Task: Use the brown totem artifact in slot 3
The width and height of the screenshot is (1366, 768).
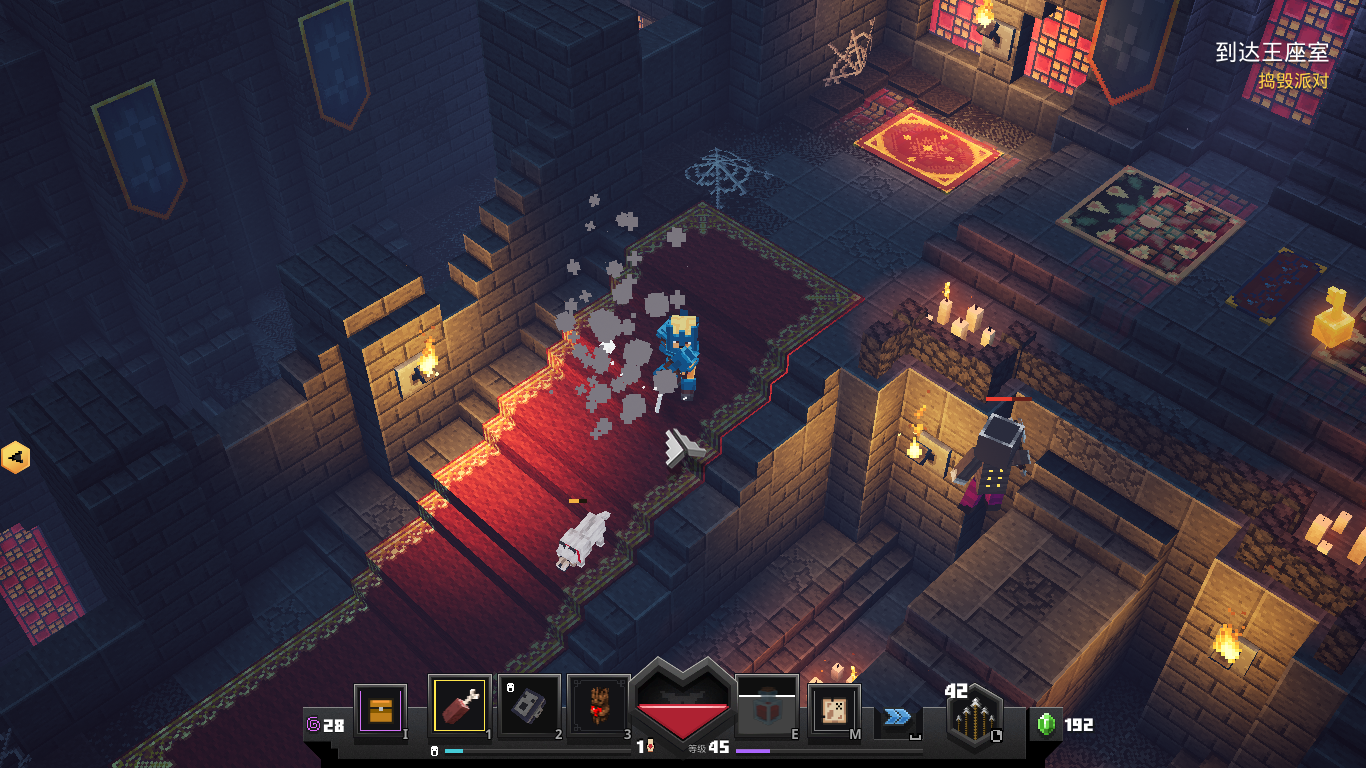Action: point(598,708)
